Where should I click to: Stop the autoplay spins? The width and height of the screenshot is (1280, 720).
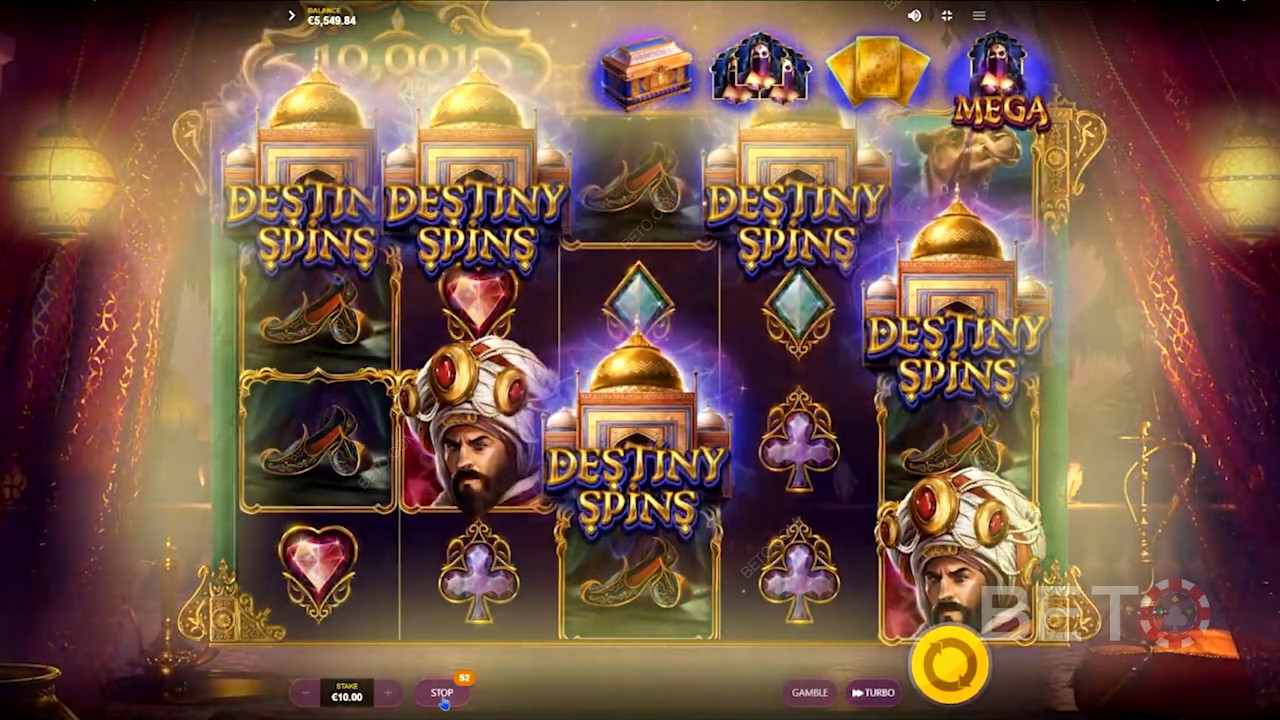(442, 693)
